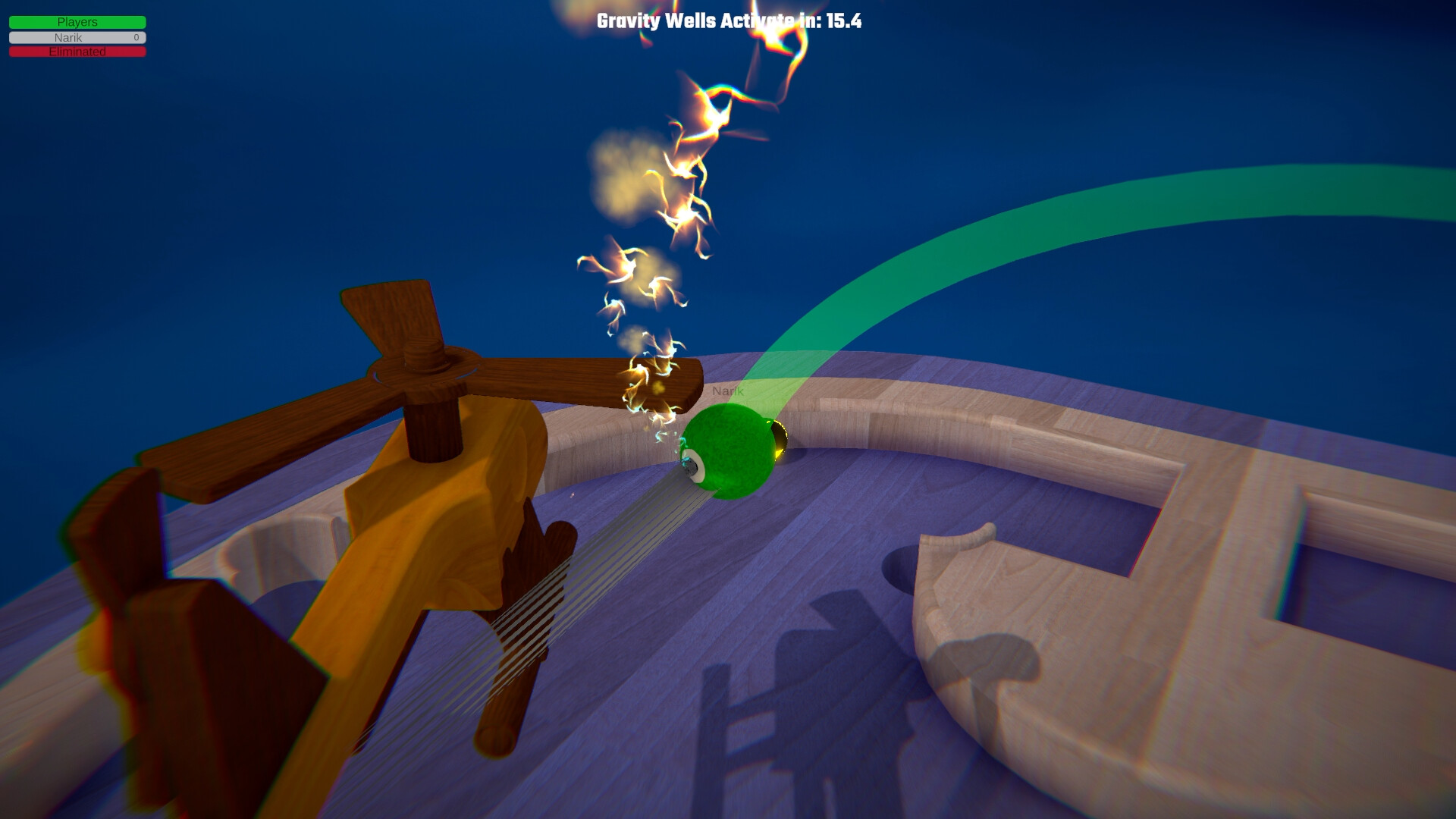The image size is (1456, 819).
Task: Click the Gravity Wells countdown banner
Action: point(730,22)
